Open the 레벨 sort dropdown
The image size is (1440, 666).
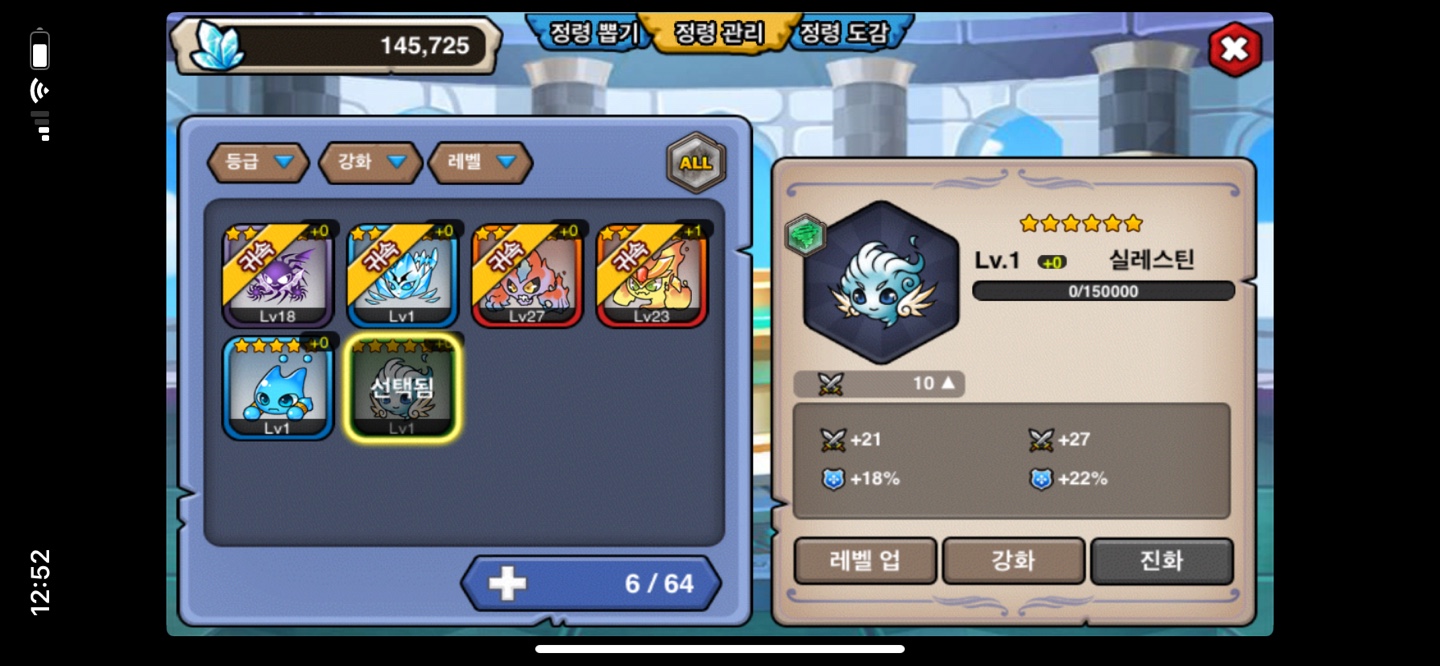pos(480,162)
